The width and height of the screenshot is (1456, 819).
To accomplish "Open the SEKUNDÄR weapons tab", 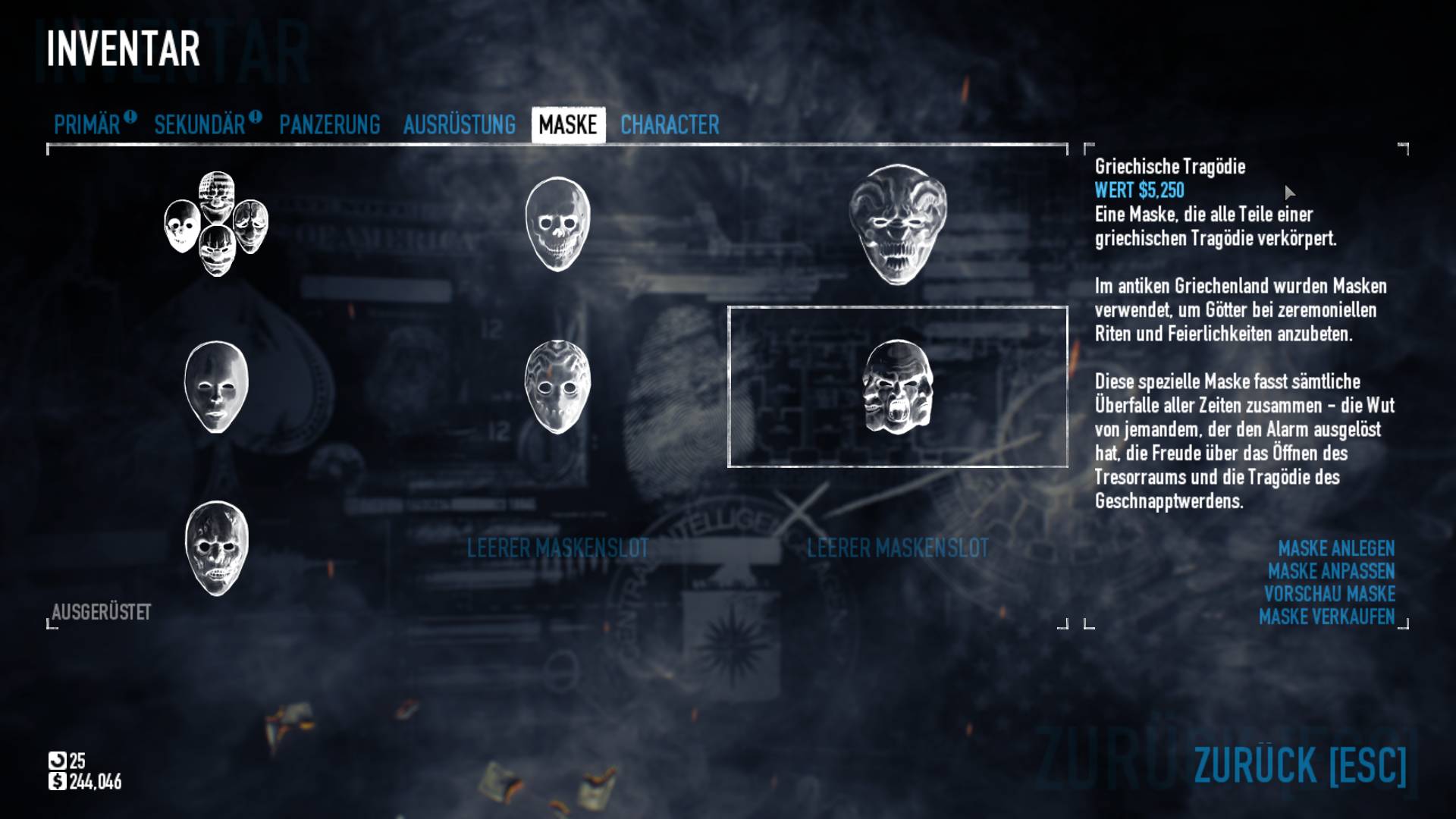I will (x=199, y=125).
